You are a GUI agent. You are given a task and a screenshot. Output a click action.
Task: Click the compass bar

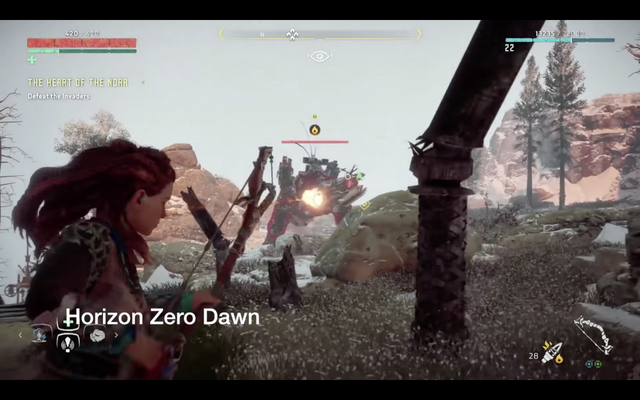(319, 34)
